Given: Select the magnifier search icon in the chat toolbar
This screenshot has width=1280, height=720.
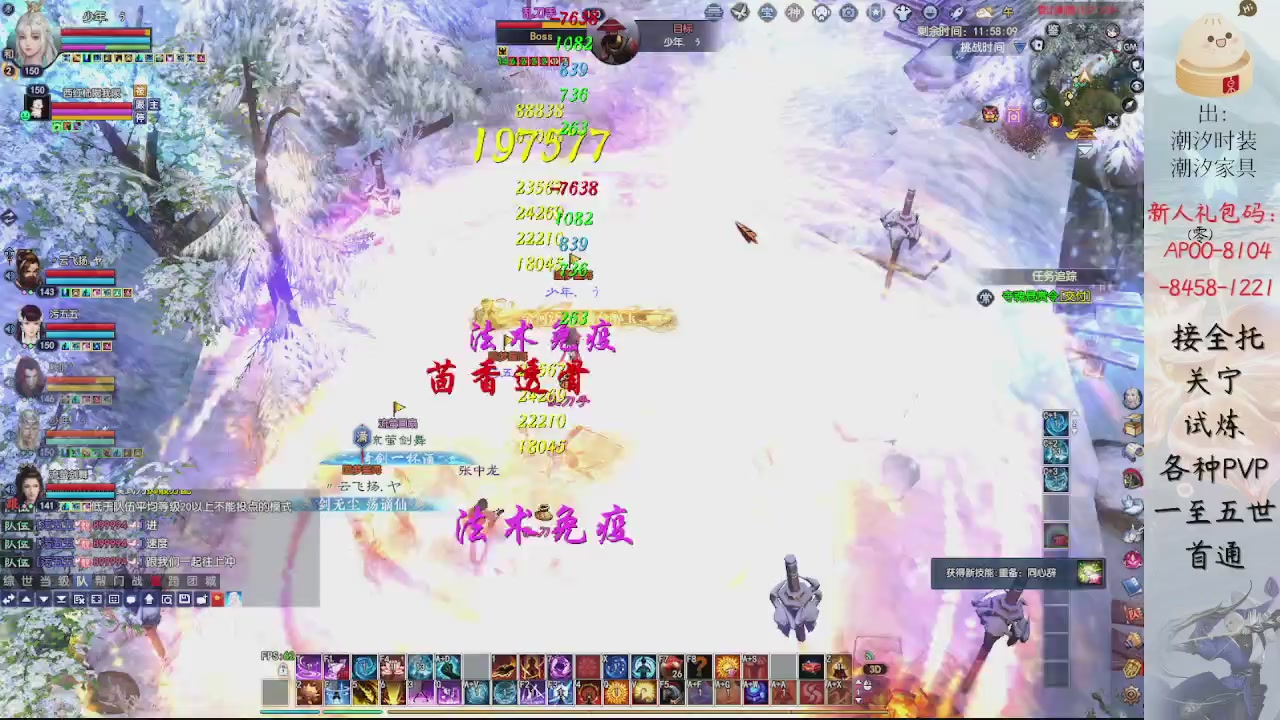Looking at the screenshot, I should pyautogui.click(x=166, y=600).
